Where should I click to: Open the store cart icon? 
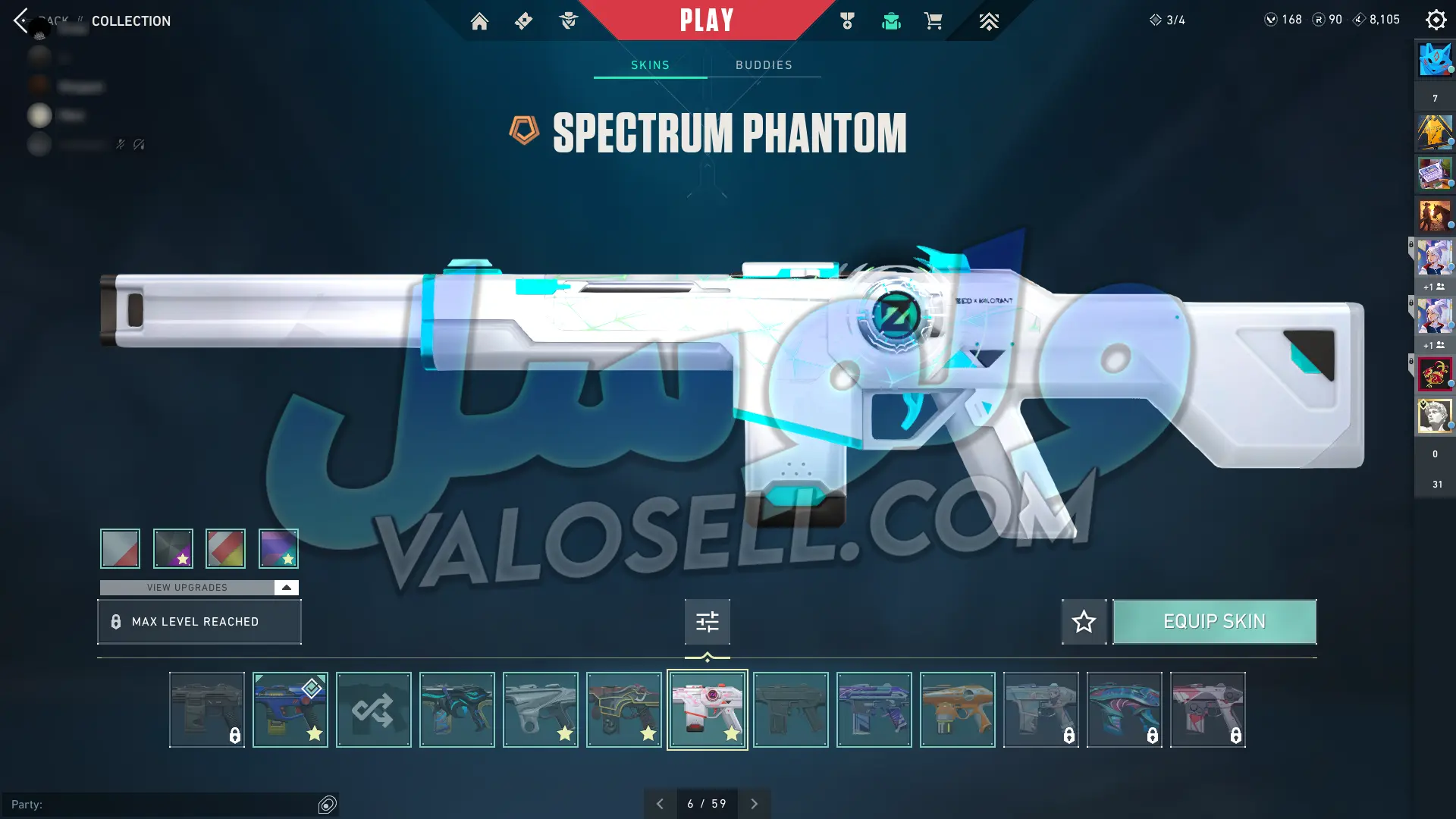[x=934, y=21]
